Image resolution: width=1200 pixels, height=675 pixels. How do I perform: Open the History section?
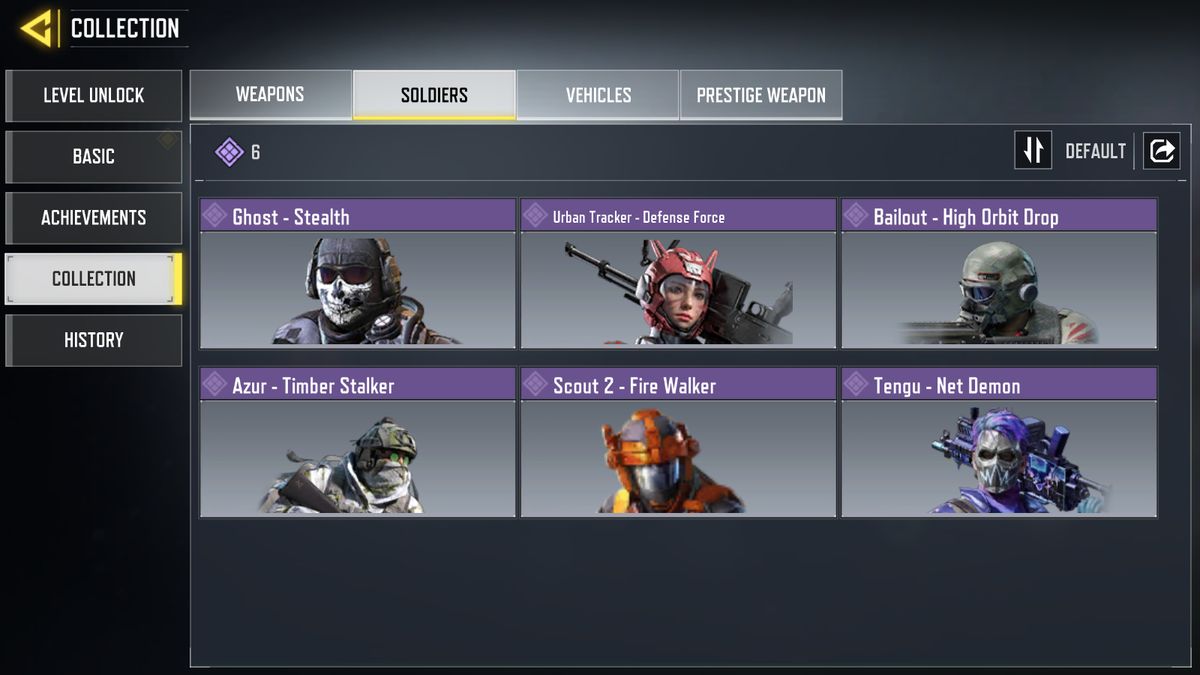93,340
